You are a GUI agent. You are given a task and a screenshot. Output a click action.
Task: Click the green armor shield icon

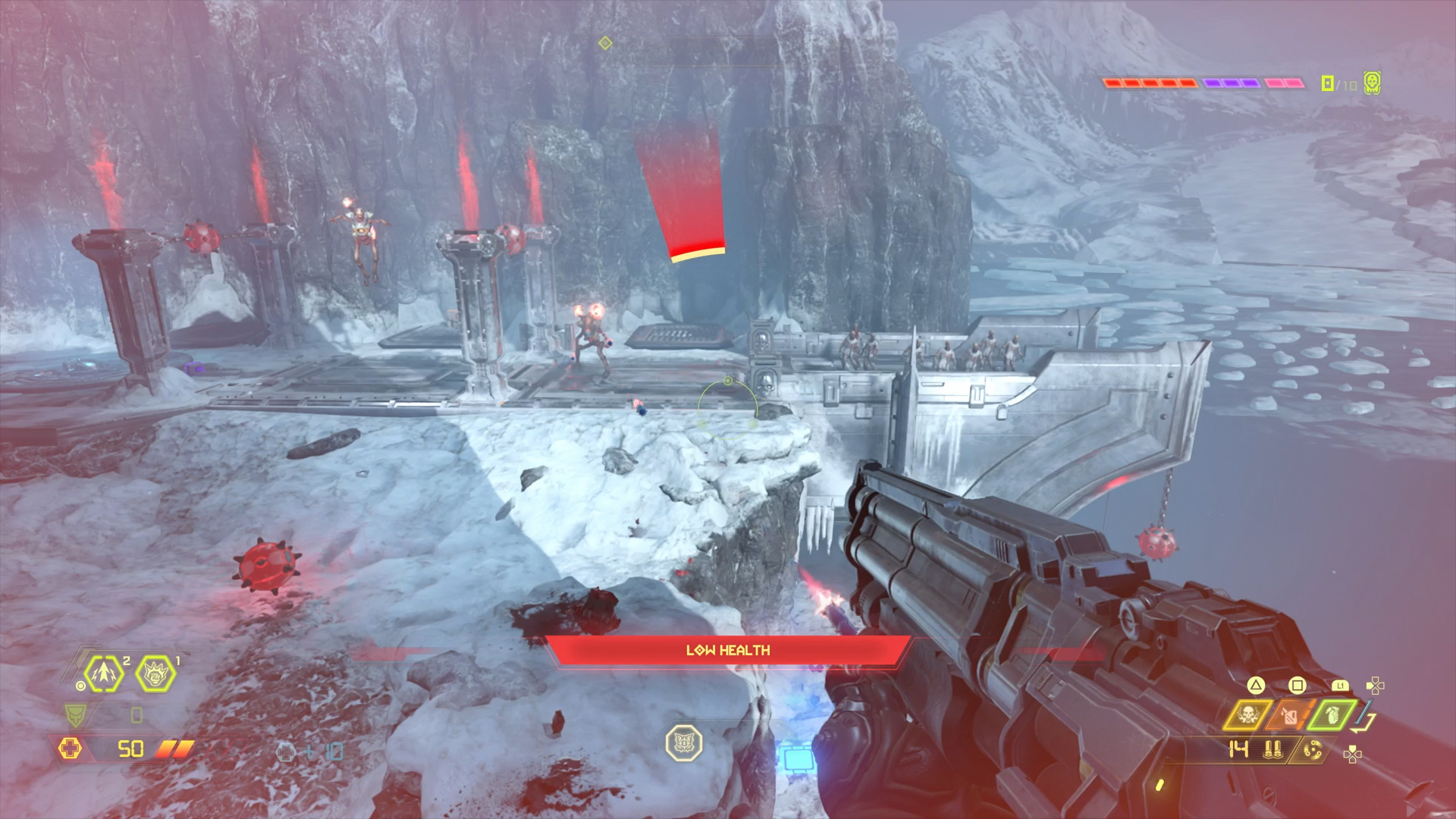(x=75, y=714)
